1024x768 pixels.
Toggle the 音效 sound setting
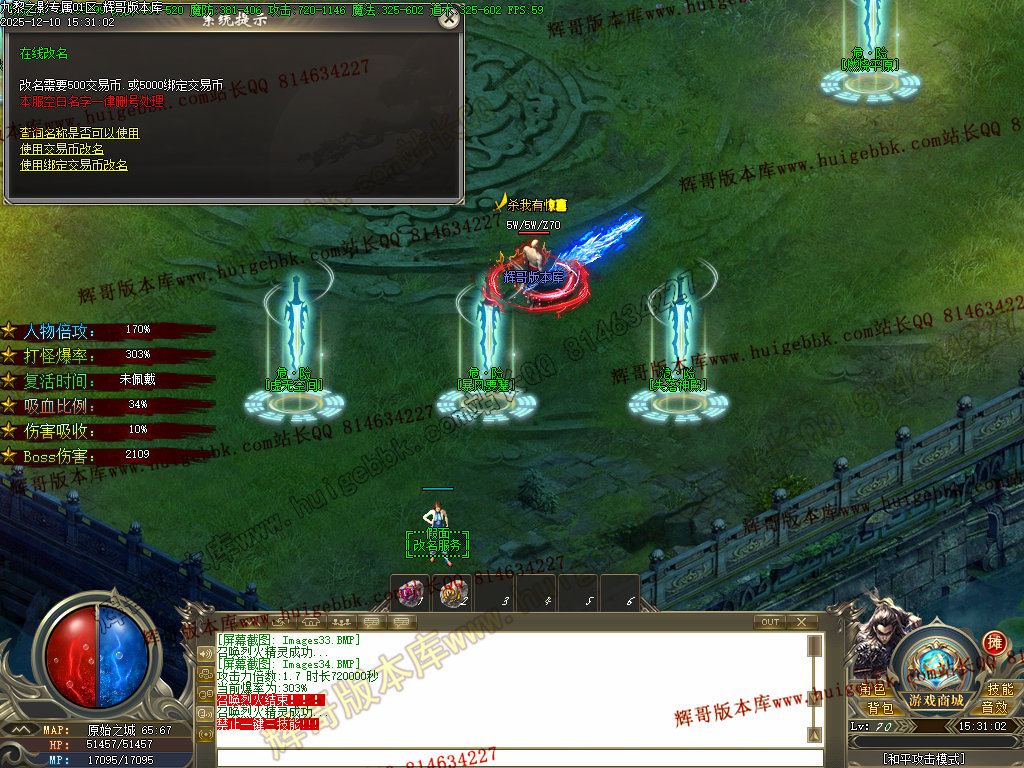coord(994,707)
